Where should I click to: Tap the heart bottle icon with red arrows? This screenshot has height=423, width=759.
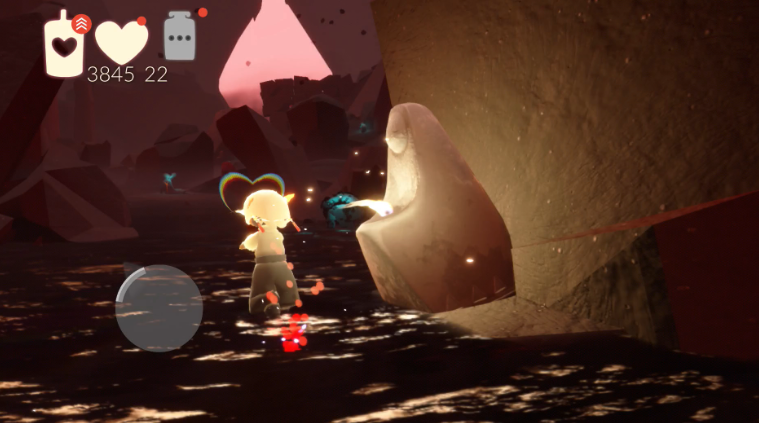[x=65, y=43]
